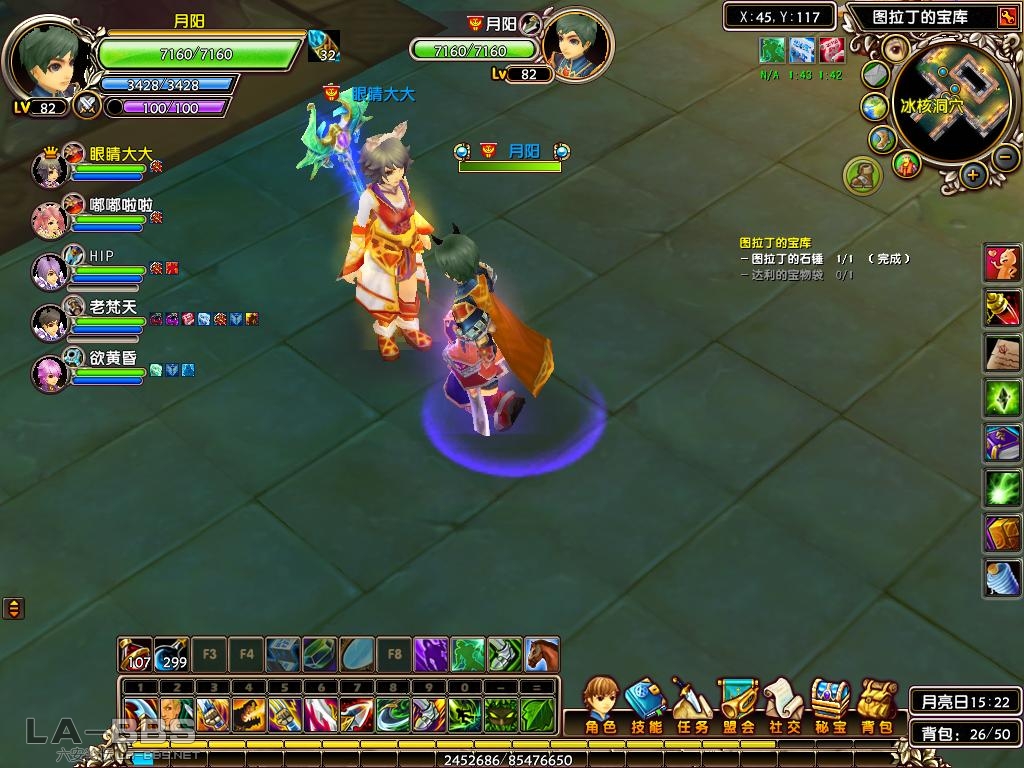1024x768 pixels.
Task: Click the wrench settings button
Action: tap(1007, 17)
